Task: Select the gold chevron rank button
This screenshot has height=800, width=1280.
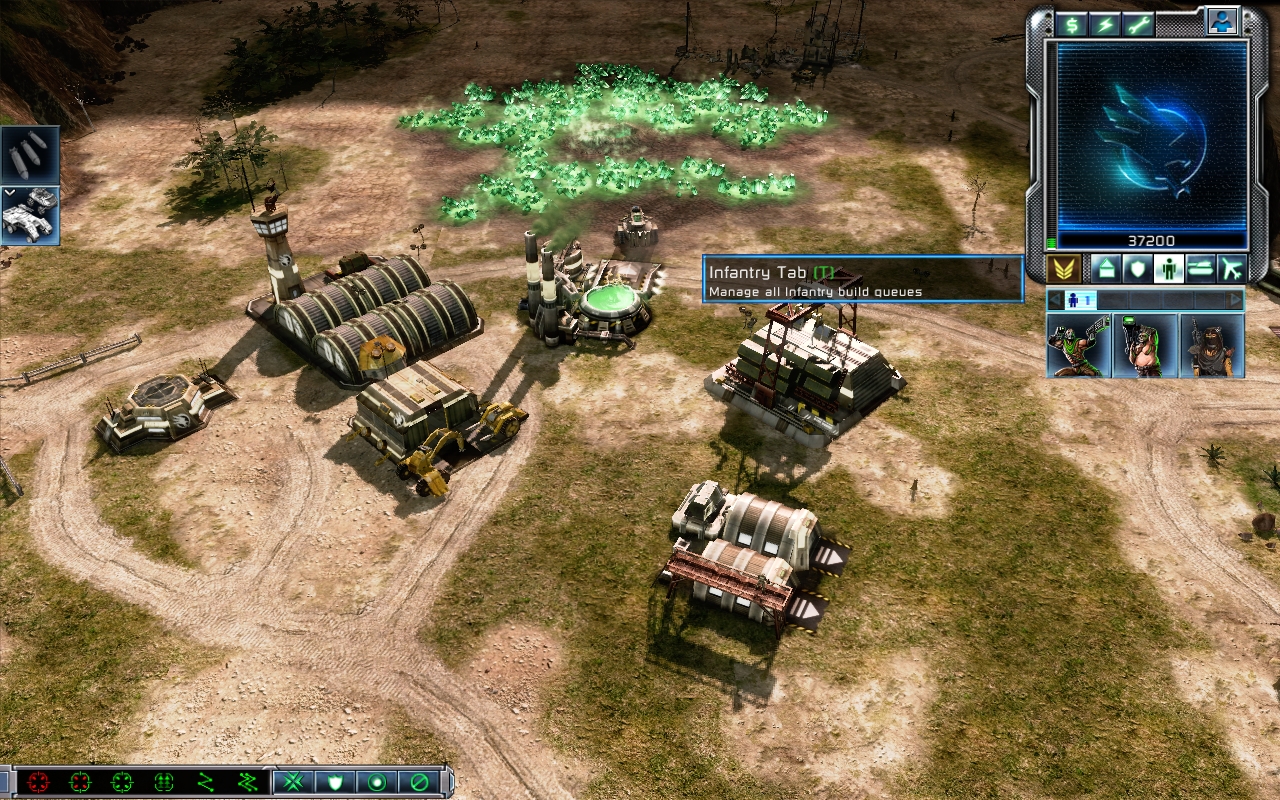Action: point(1063,268)
